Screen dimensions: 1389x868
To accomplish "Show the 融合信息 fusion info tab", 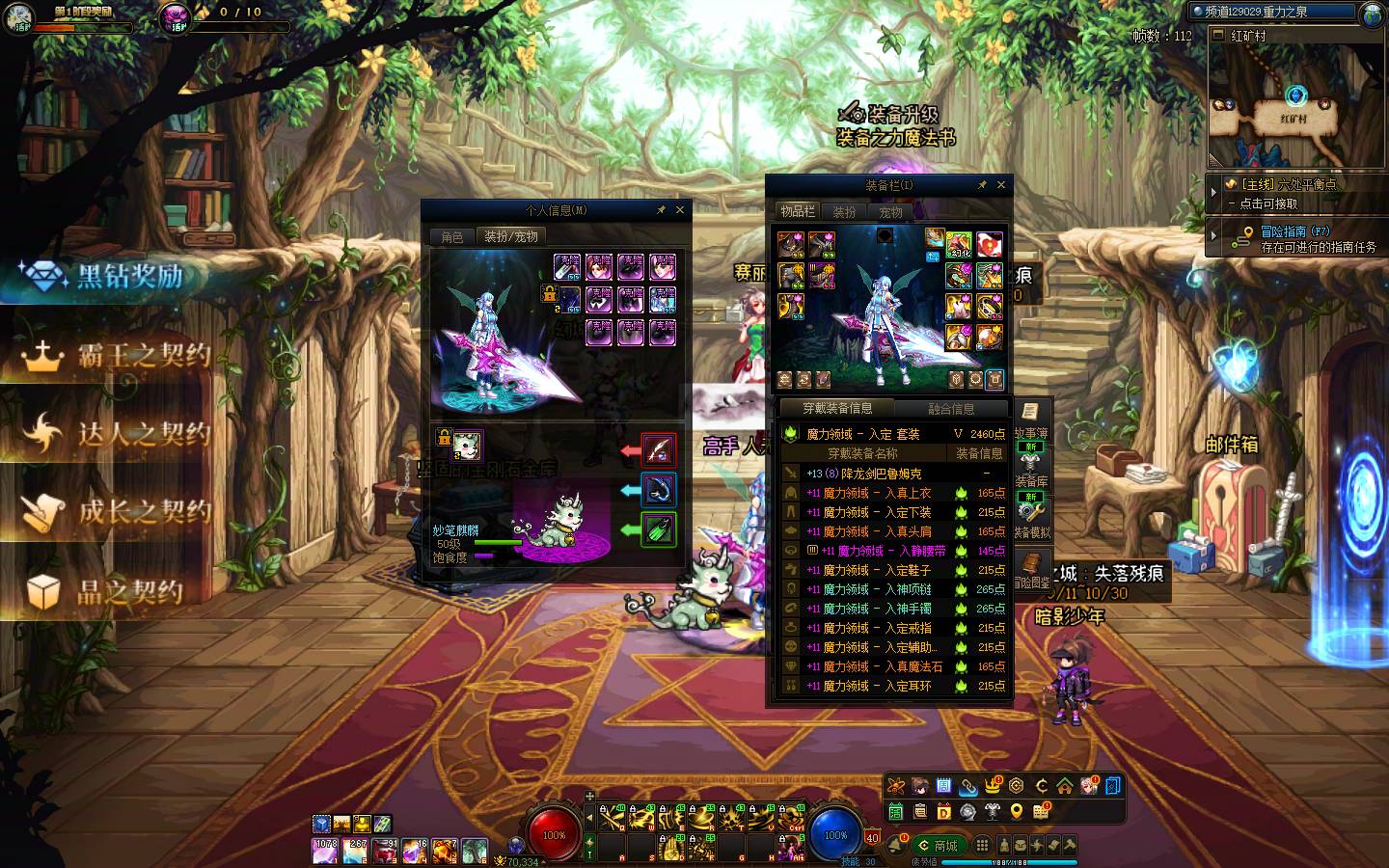I will click(951, 408).
